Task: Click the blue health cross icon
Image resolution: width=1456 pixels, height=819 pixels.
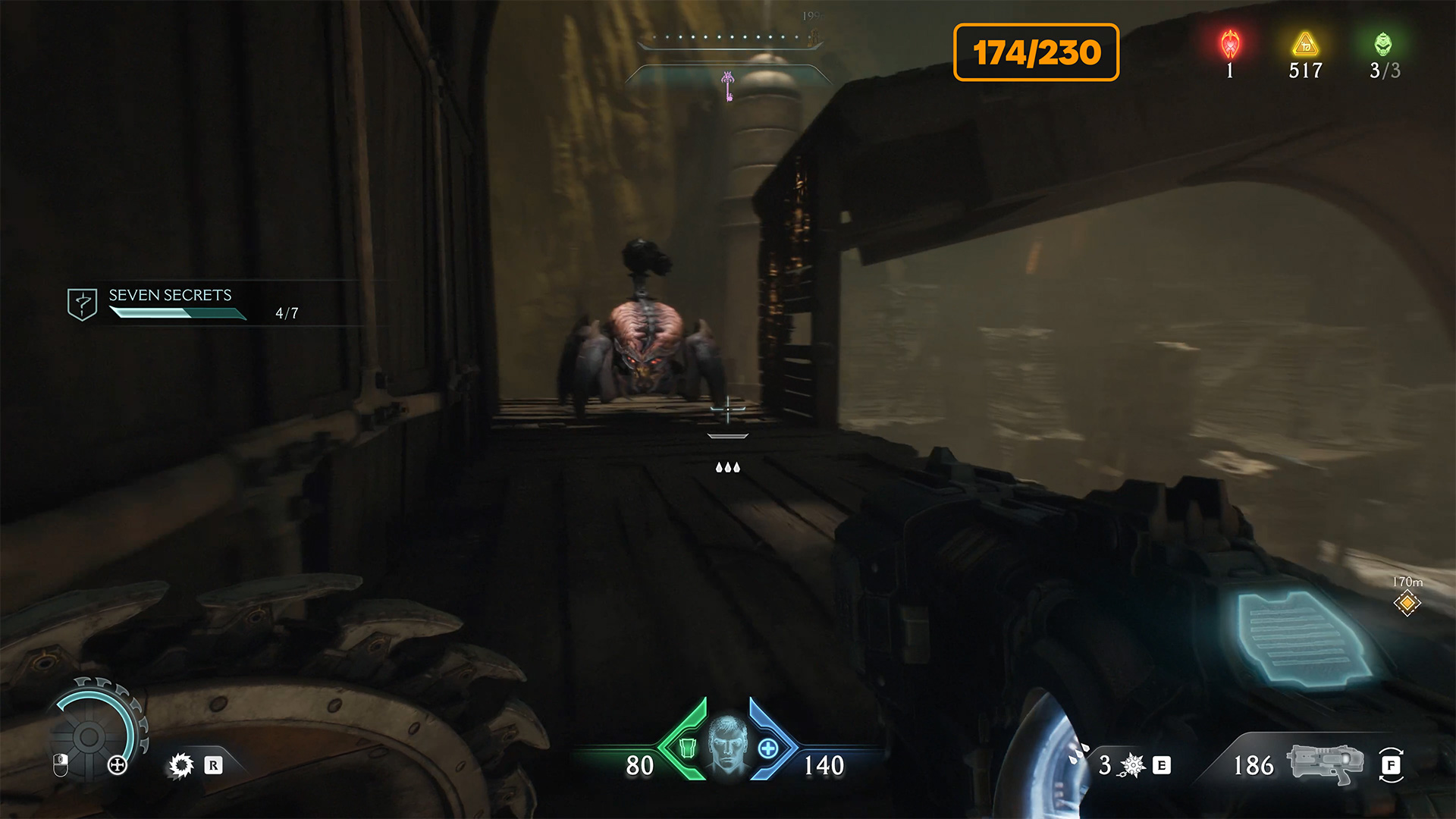Action: [767, 748]
